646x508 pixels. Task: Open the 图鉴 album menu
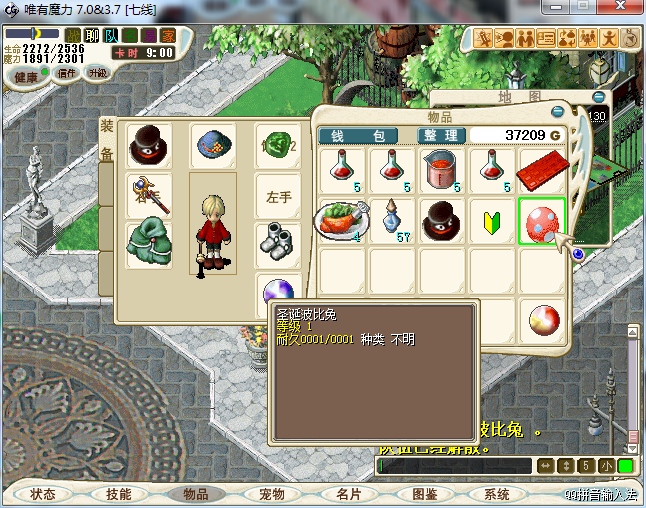[425, 494]
